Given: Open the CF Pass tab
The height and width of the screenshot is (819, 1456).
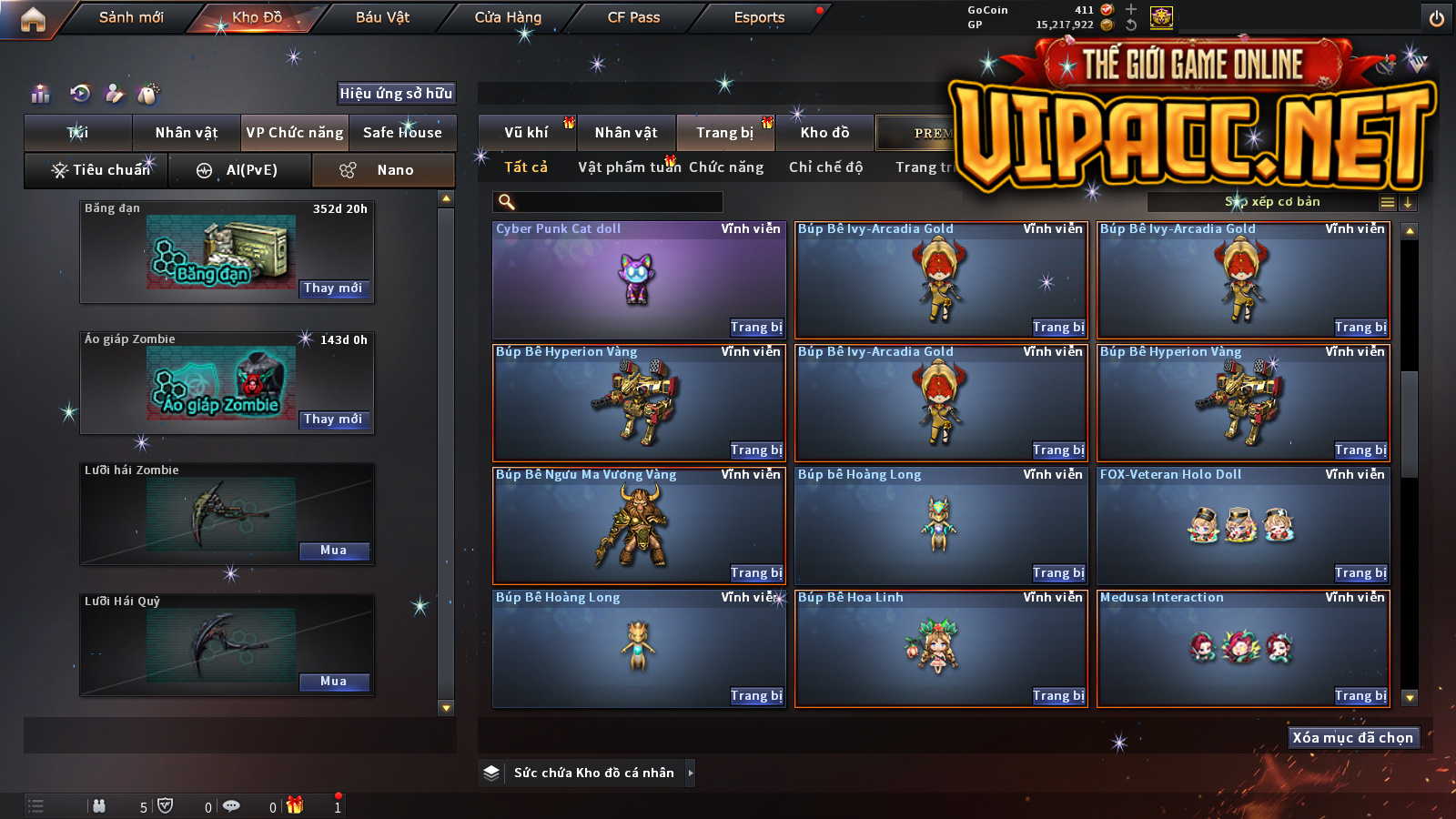Looking at the screenshot, I should [633, 17].
